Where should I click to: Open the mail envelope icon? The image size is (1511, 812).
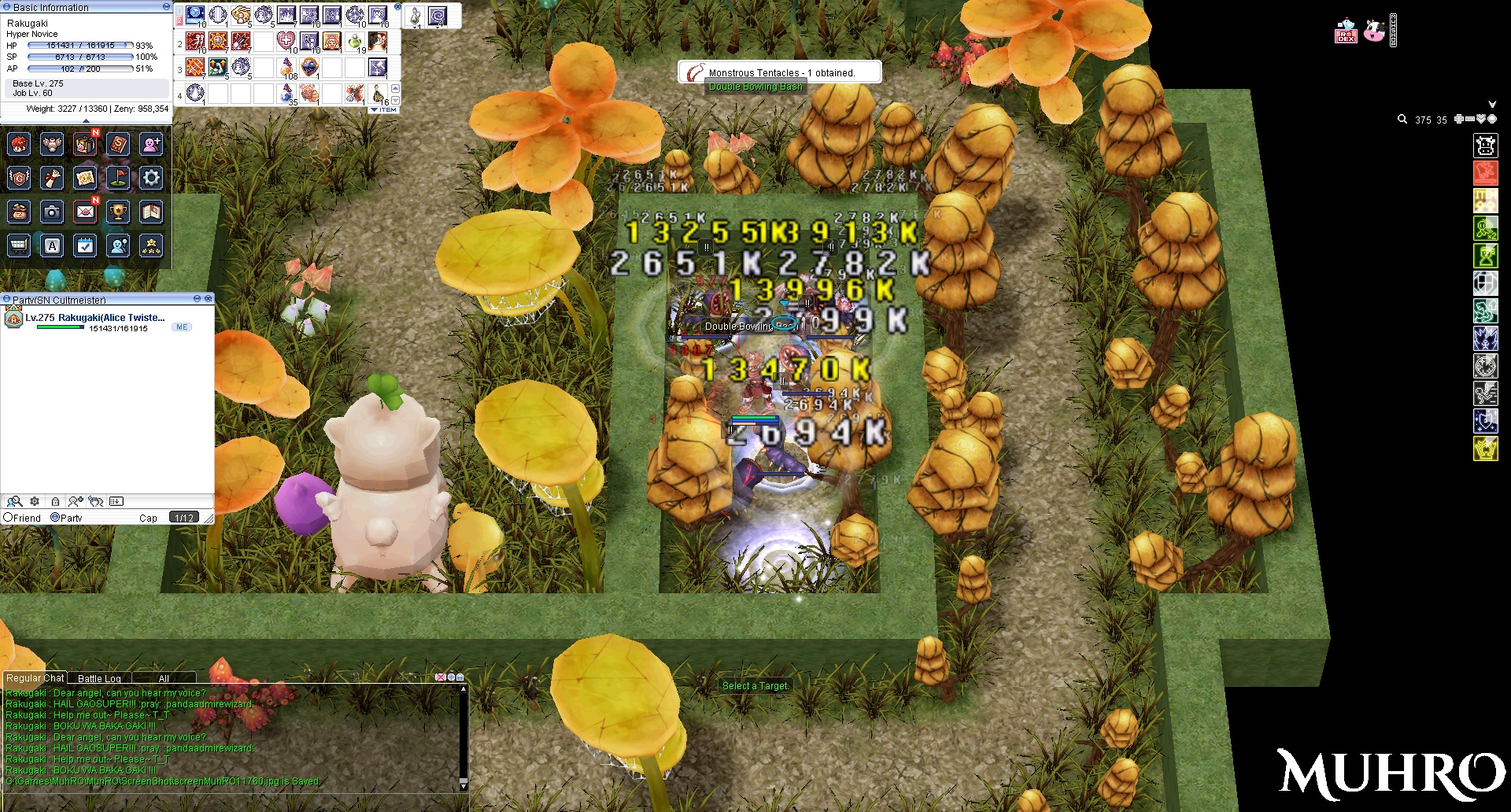coord(85,212)
